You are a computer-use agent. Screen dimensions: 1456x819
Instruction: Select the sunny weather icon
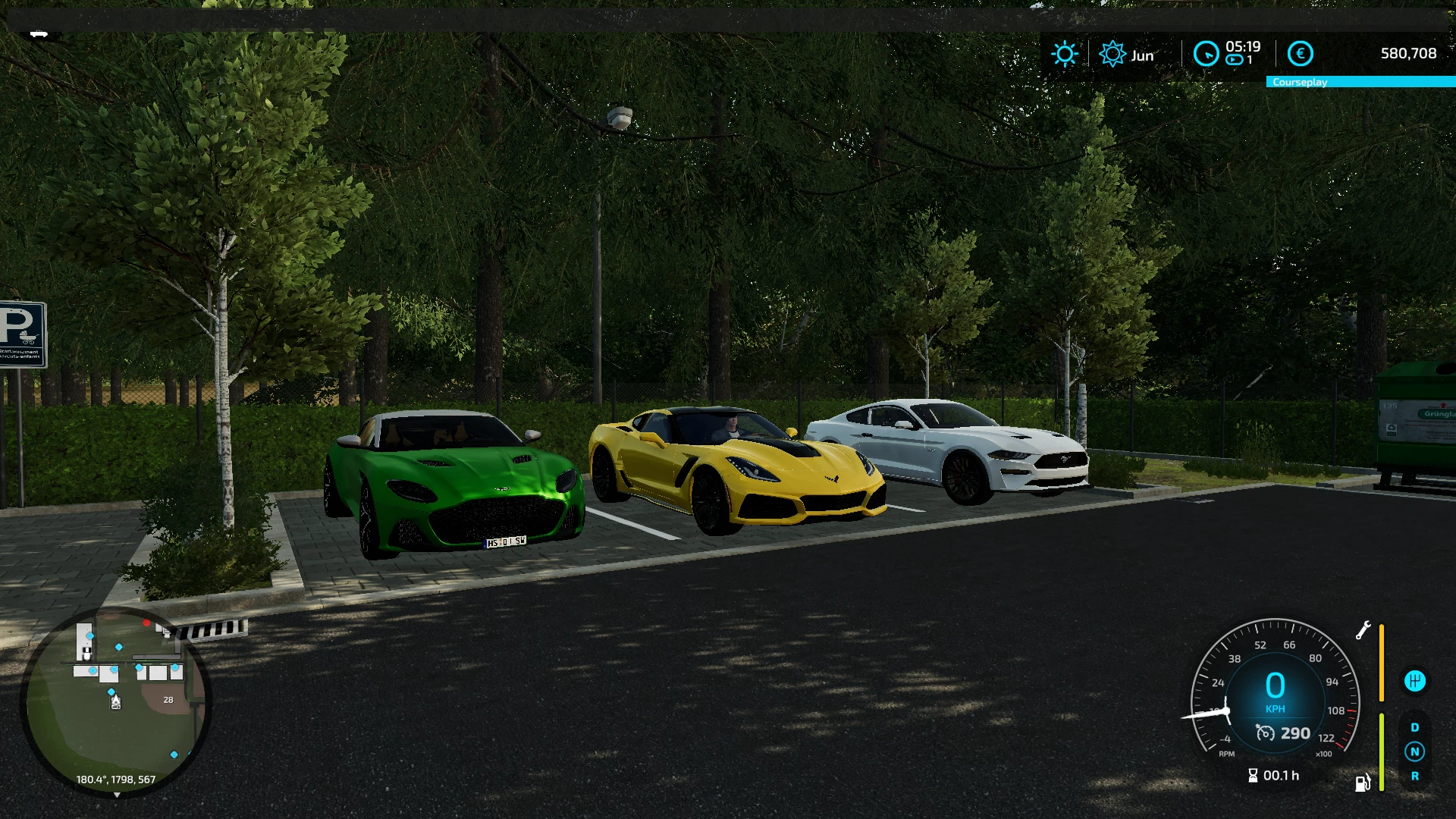(1065, 54)
